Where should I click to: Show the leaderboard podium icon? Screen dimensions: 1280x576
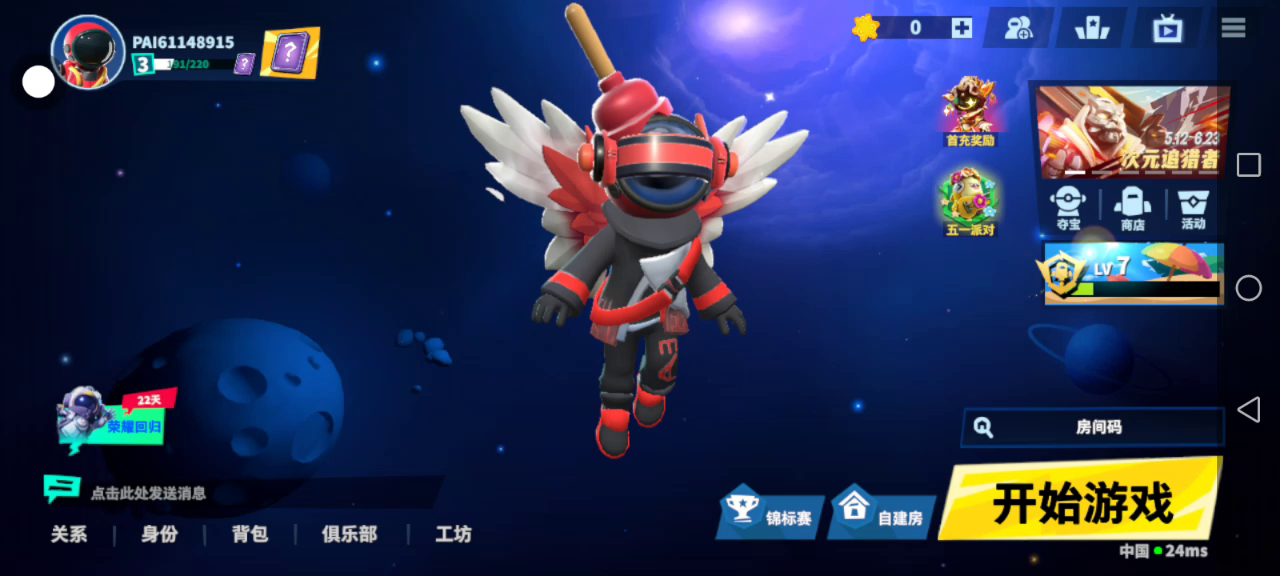(x=1092, y=28)
